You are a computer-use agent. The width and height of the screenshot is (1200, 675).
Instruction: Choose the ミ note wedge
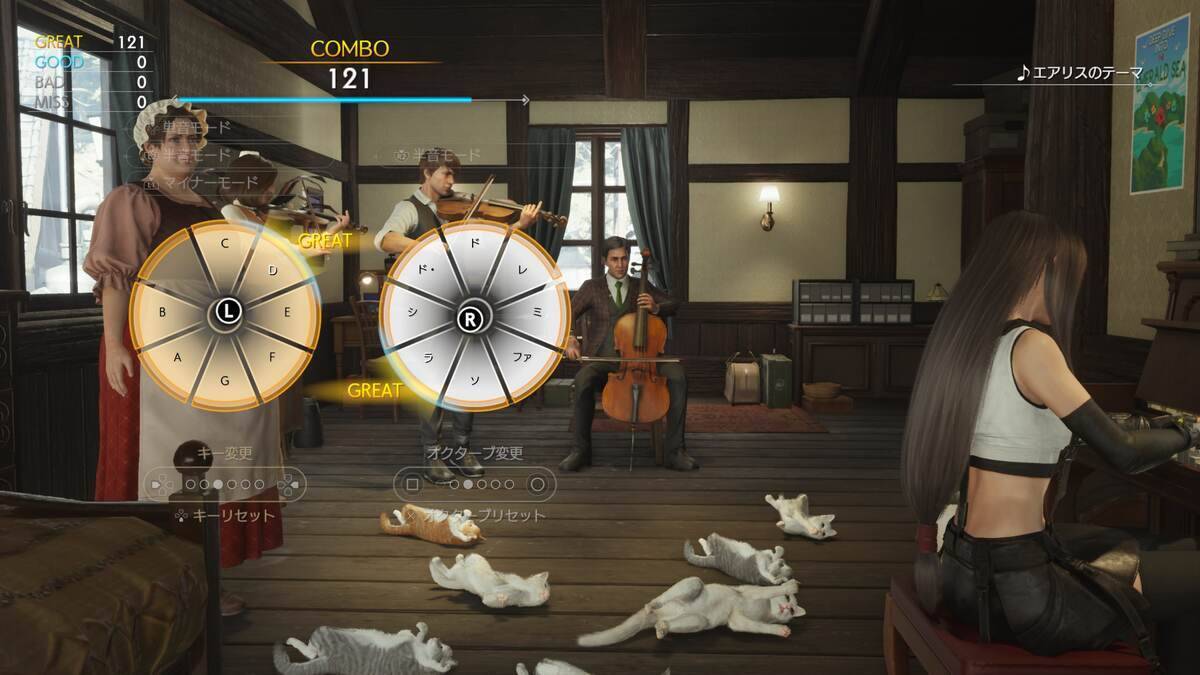[x=540, y=313]
